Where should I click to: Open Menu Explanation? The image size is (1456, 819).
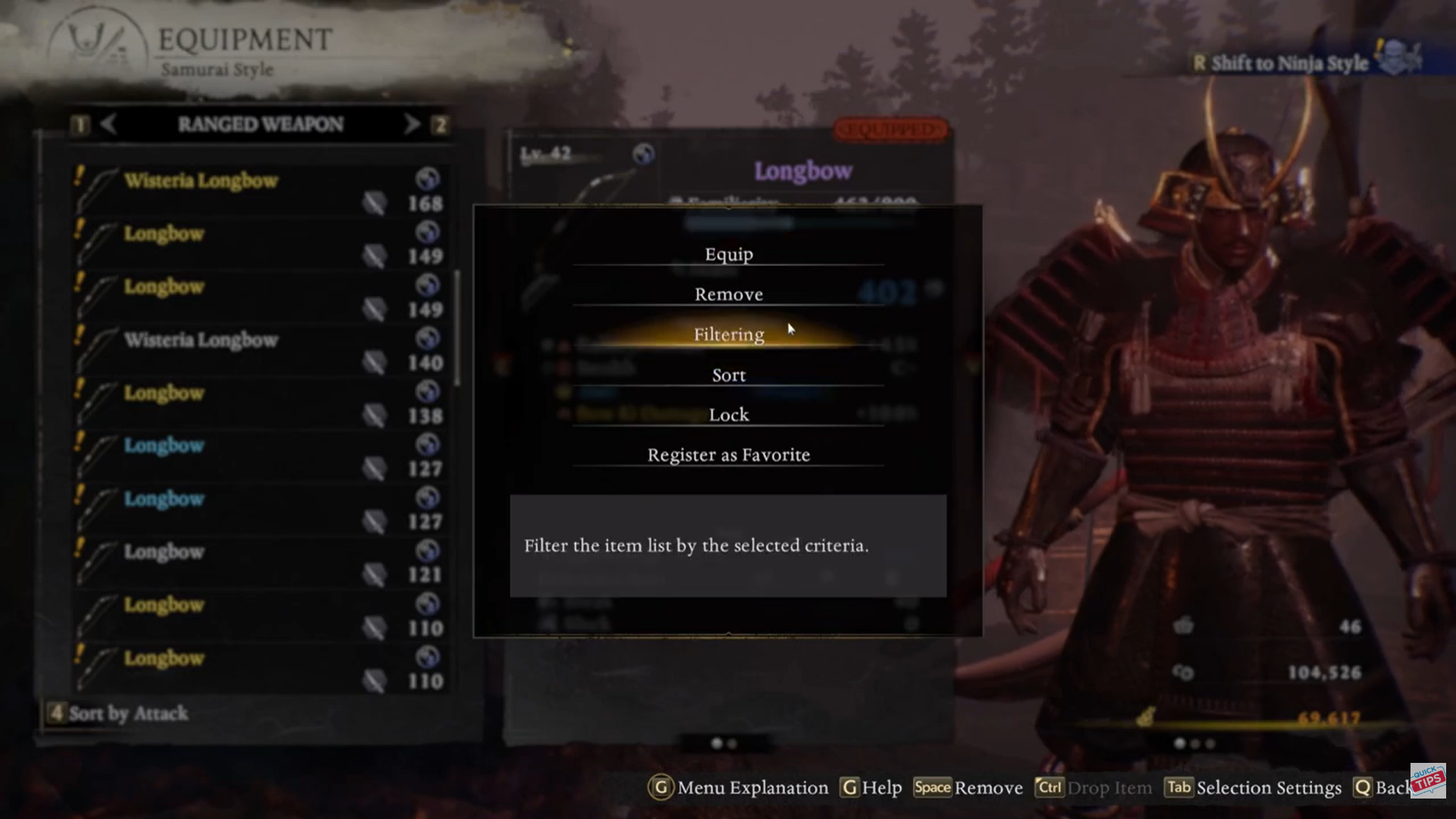tap(739, 788)
